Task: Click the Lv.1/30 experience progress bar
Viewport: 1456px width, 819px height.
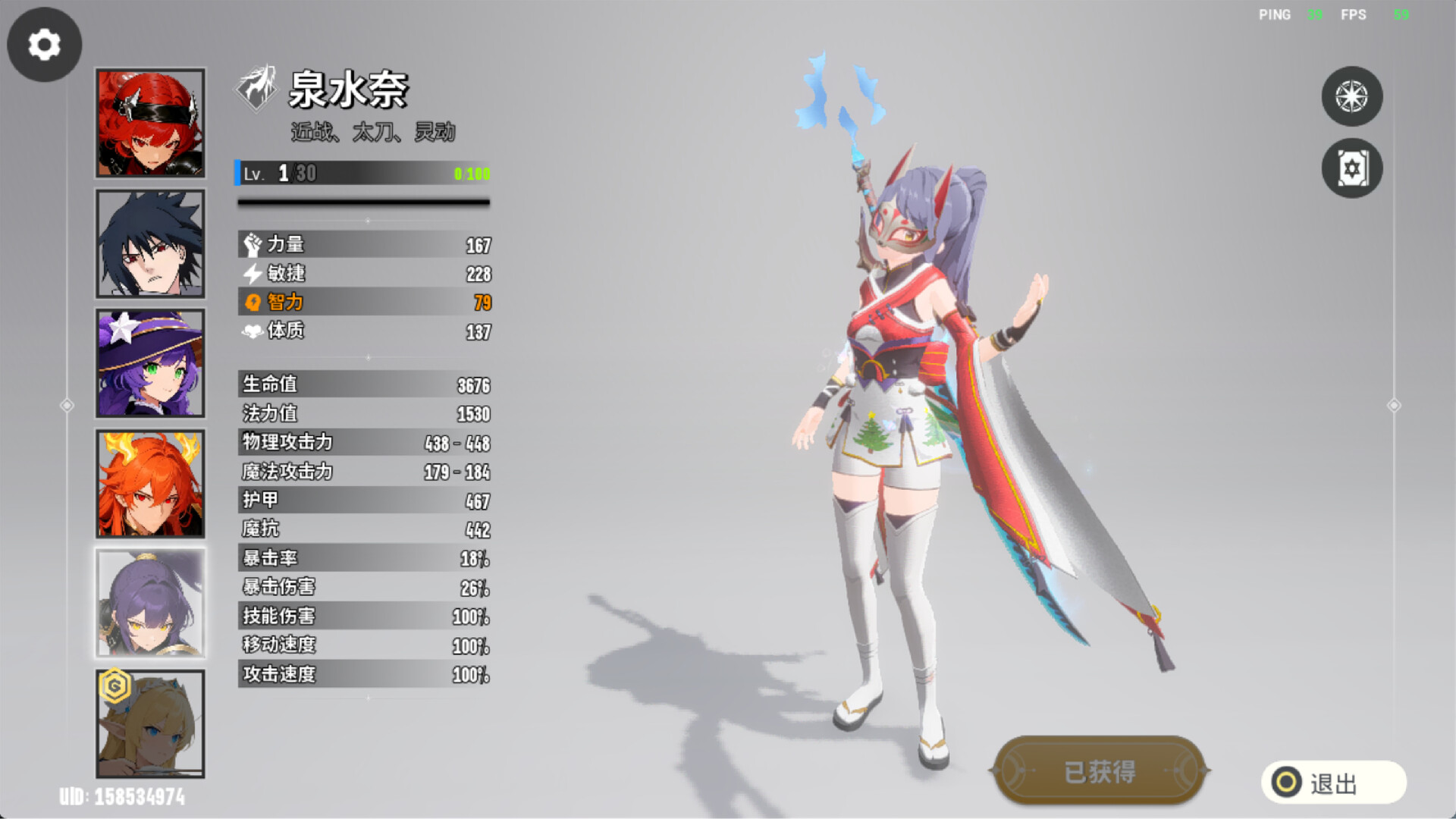Action: [x=364, y=174]
